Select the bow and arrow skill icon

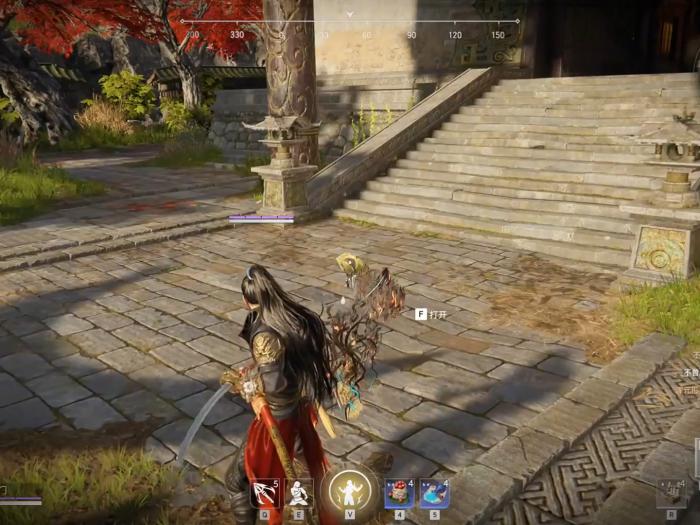click(264, 493)
